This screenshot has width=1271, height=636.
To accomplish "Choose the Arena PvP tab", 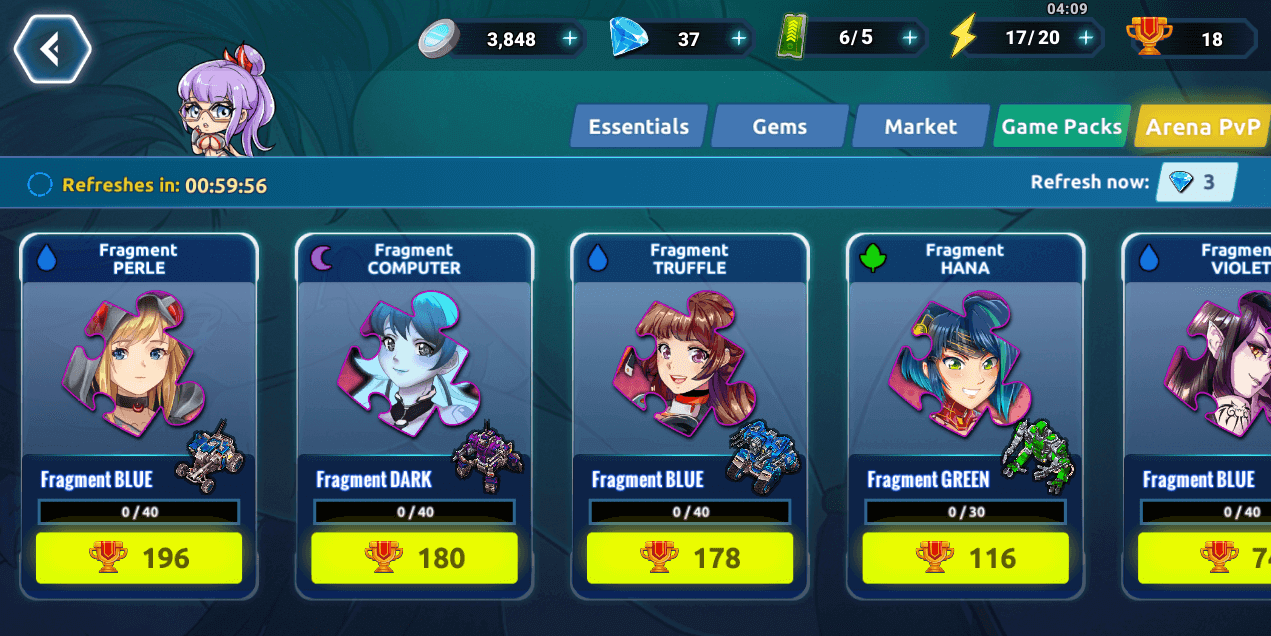I will pos(1202,127).
